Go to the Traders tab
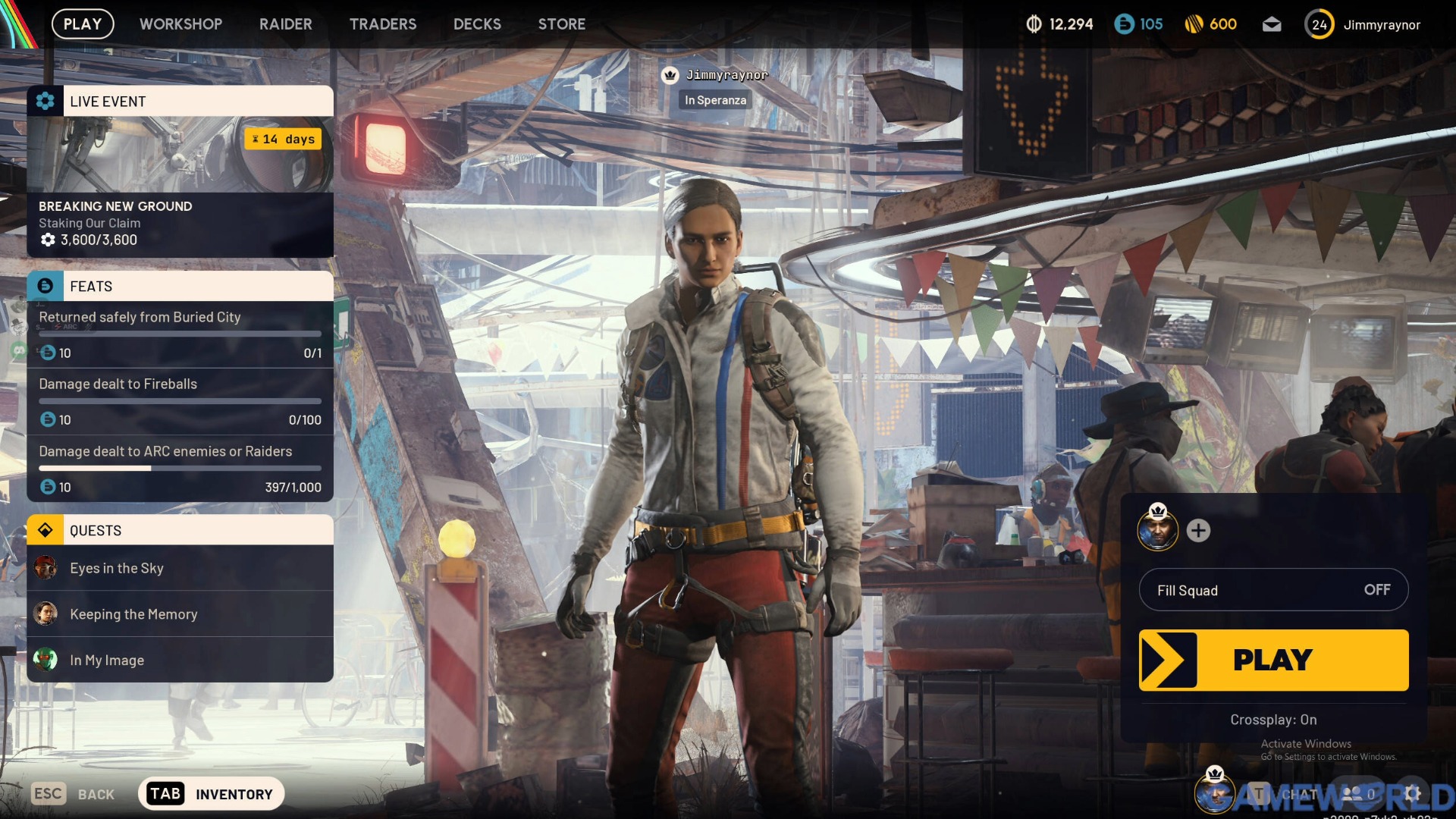 (x=382, y=24)
